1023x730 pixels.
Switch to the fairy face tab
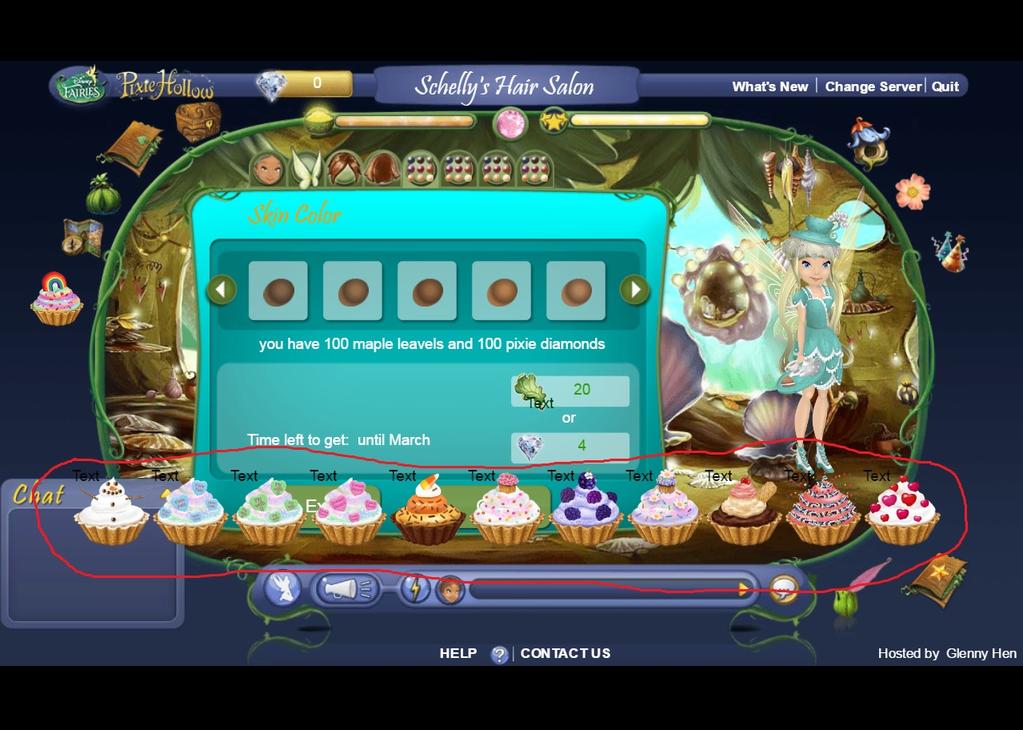(268, 168)
